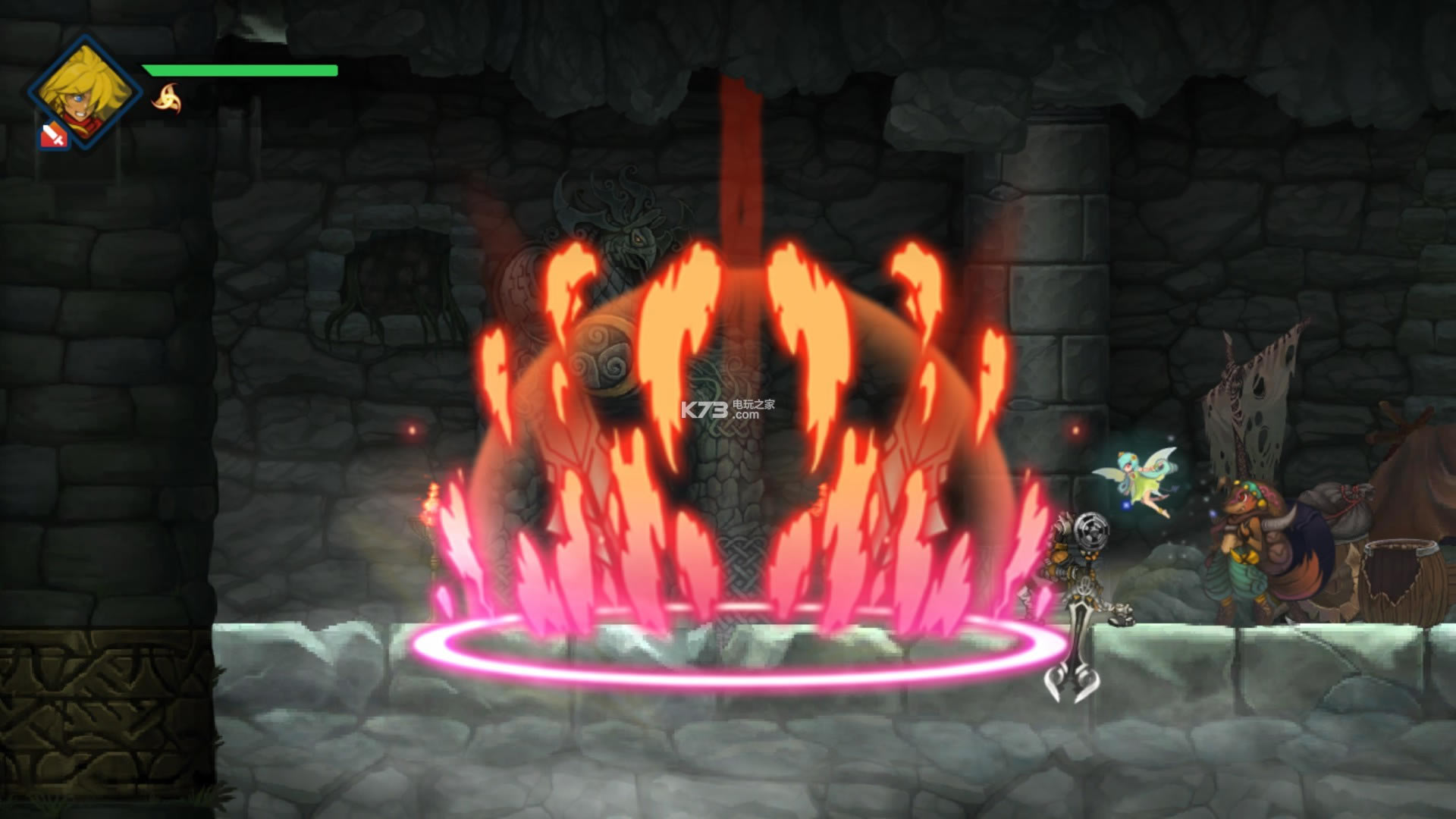This screenshot has height=819, width=1456.
Task: Click the blonde hero portrait
Action: [x=83, y=91]
